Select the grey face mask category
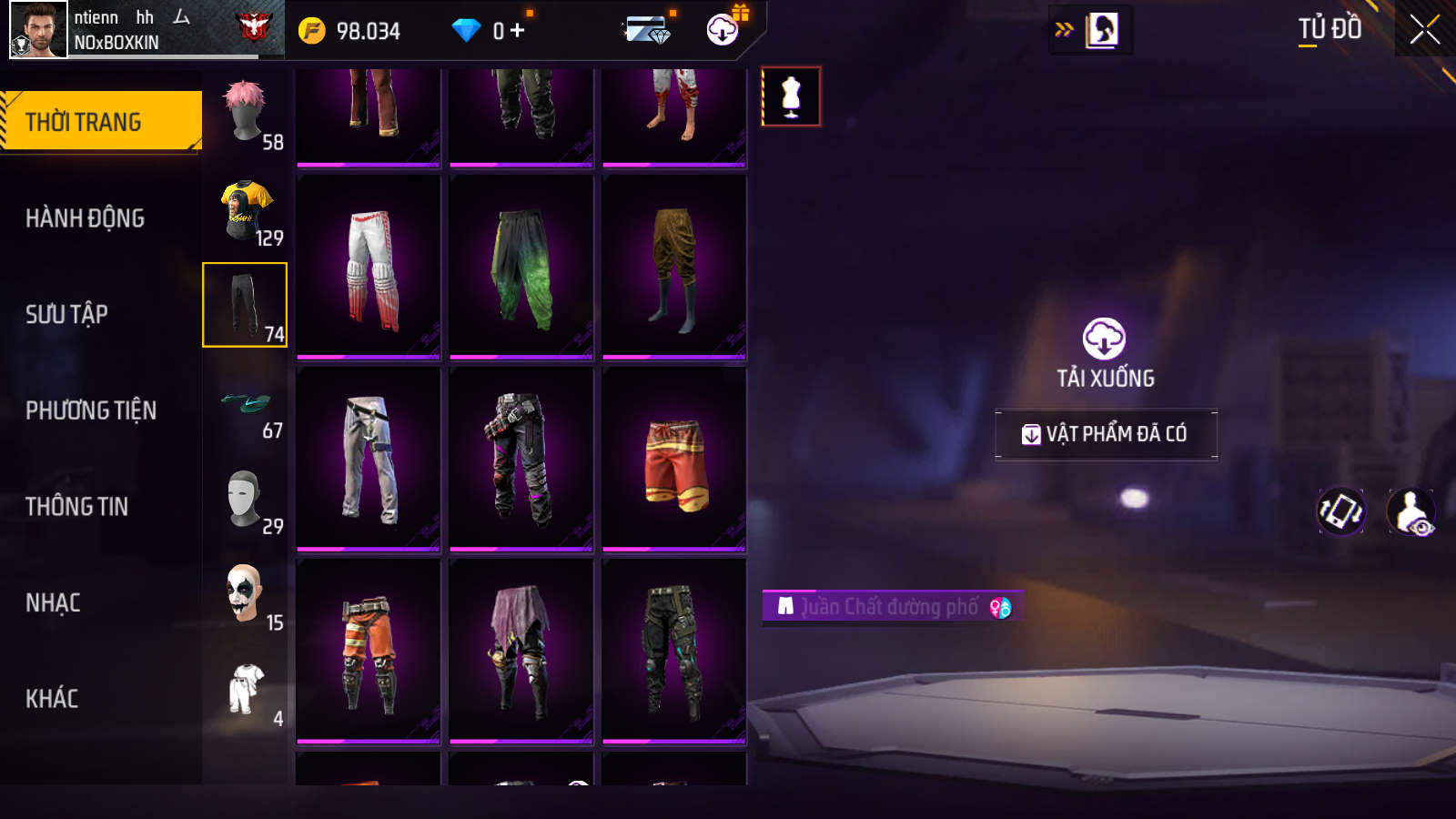 [245, 500]
